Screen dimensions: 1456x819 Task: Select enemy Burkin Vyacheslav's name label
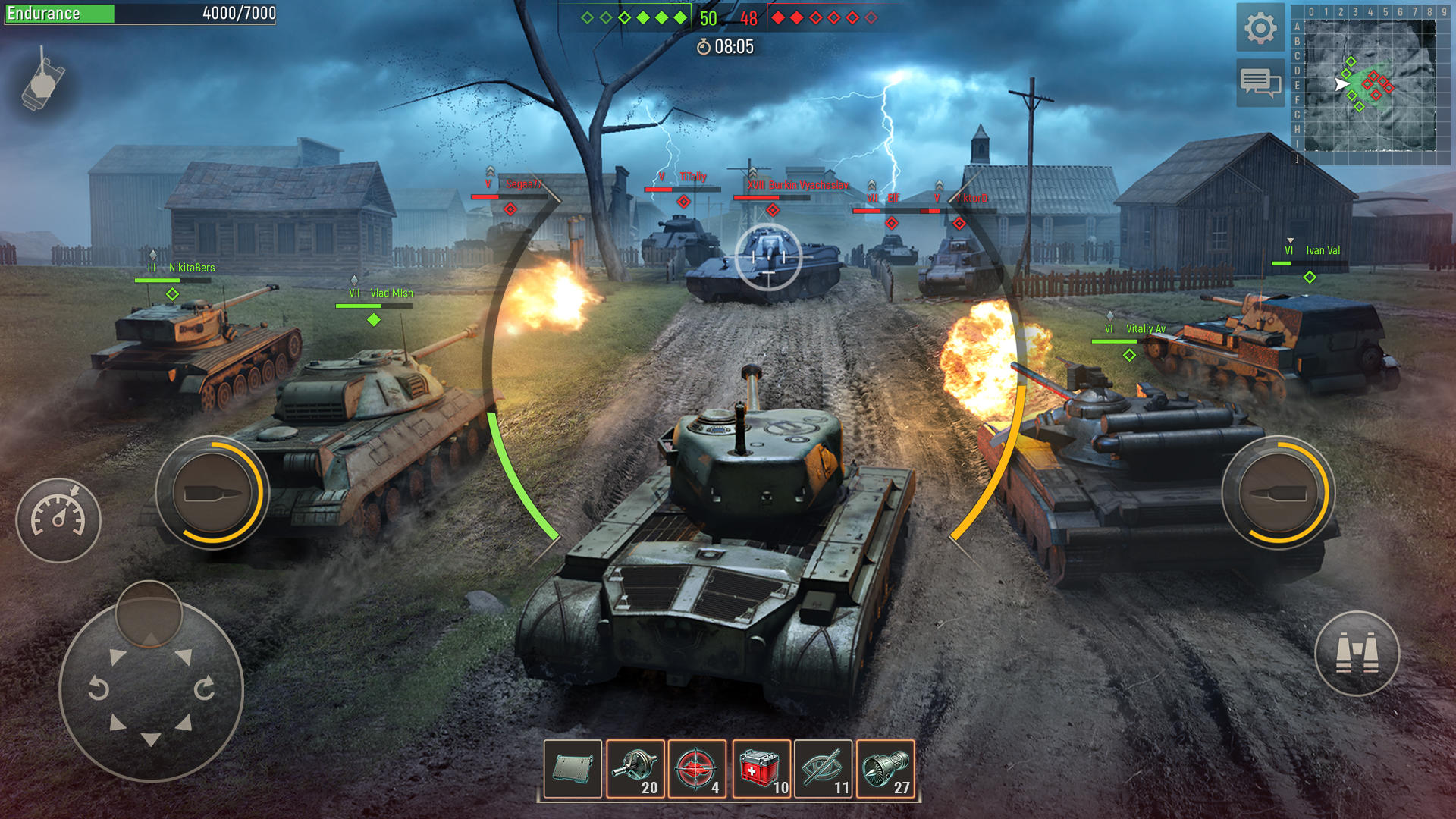point(809,184)
